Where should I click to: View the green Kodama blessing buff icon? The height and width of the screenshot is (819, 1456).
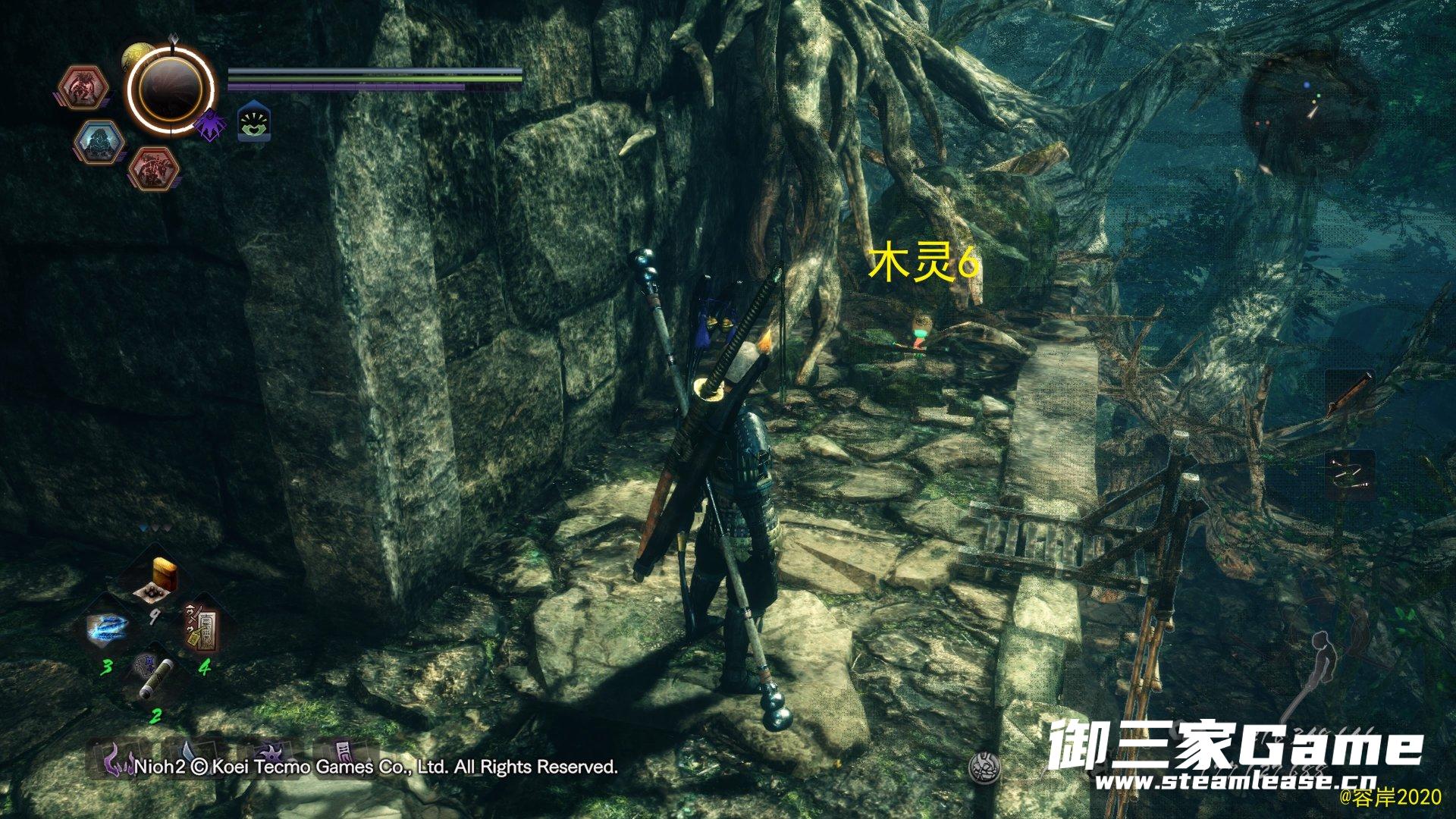[x=255, y=122]
